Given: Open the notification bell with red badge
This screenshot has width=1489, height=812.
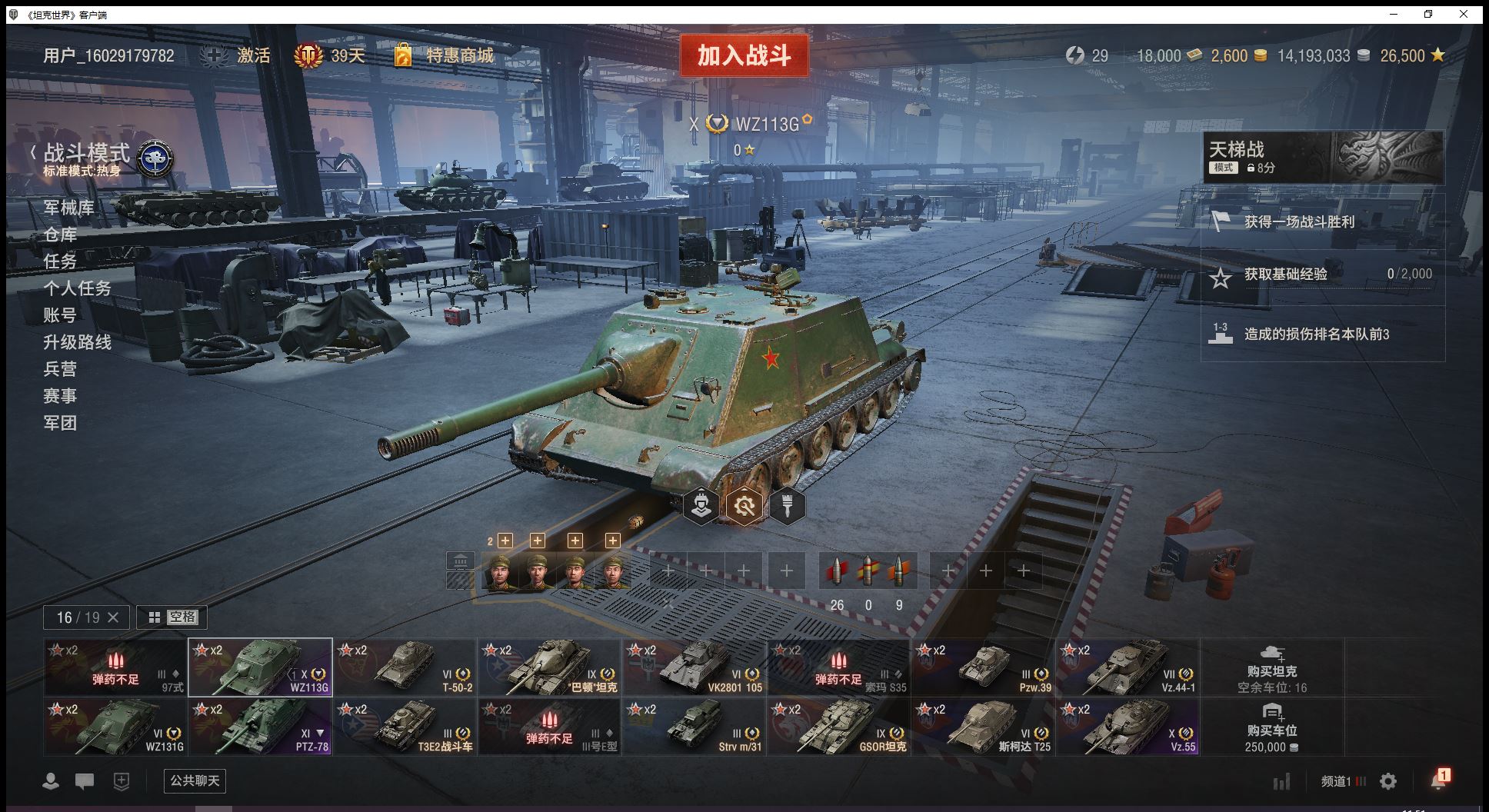Looking at the screenshot, I should click(x=1438, y=780).
